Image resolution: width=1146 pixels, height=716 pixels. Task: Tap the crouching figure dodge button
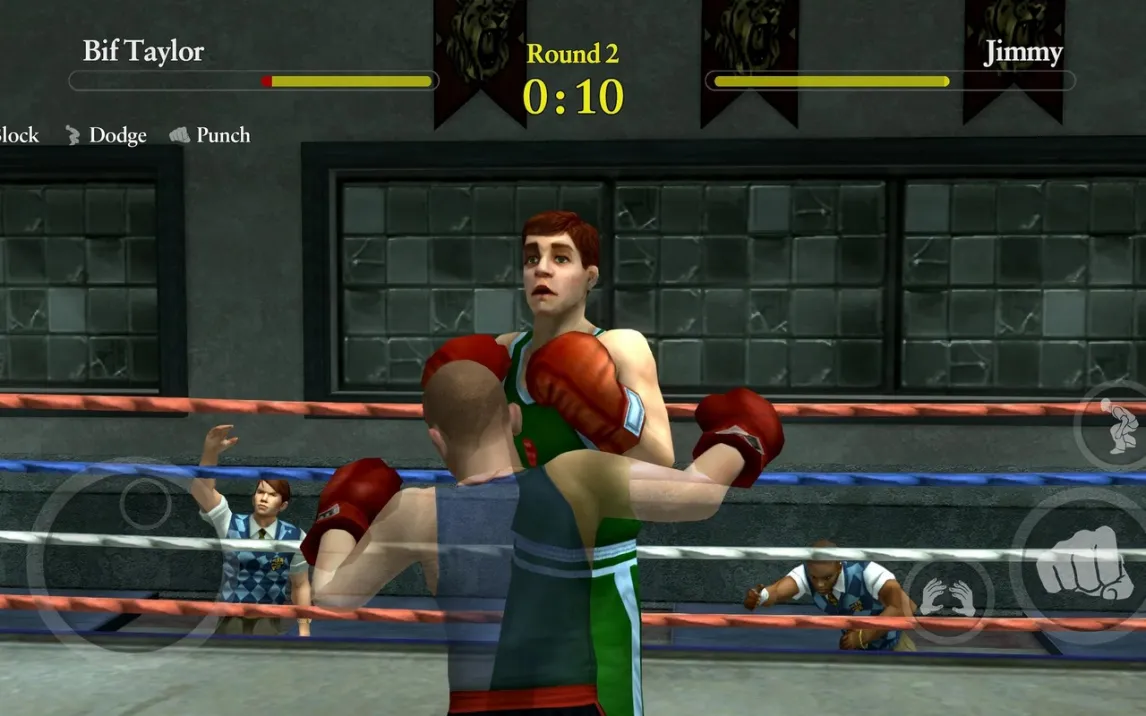click(x=1117, y=424)
